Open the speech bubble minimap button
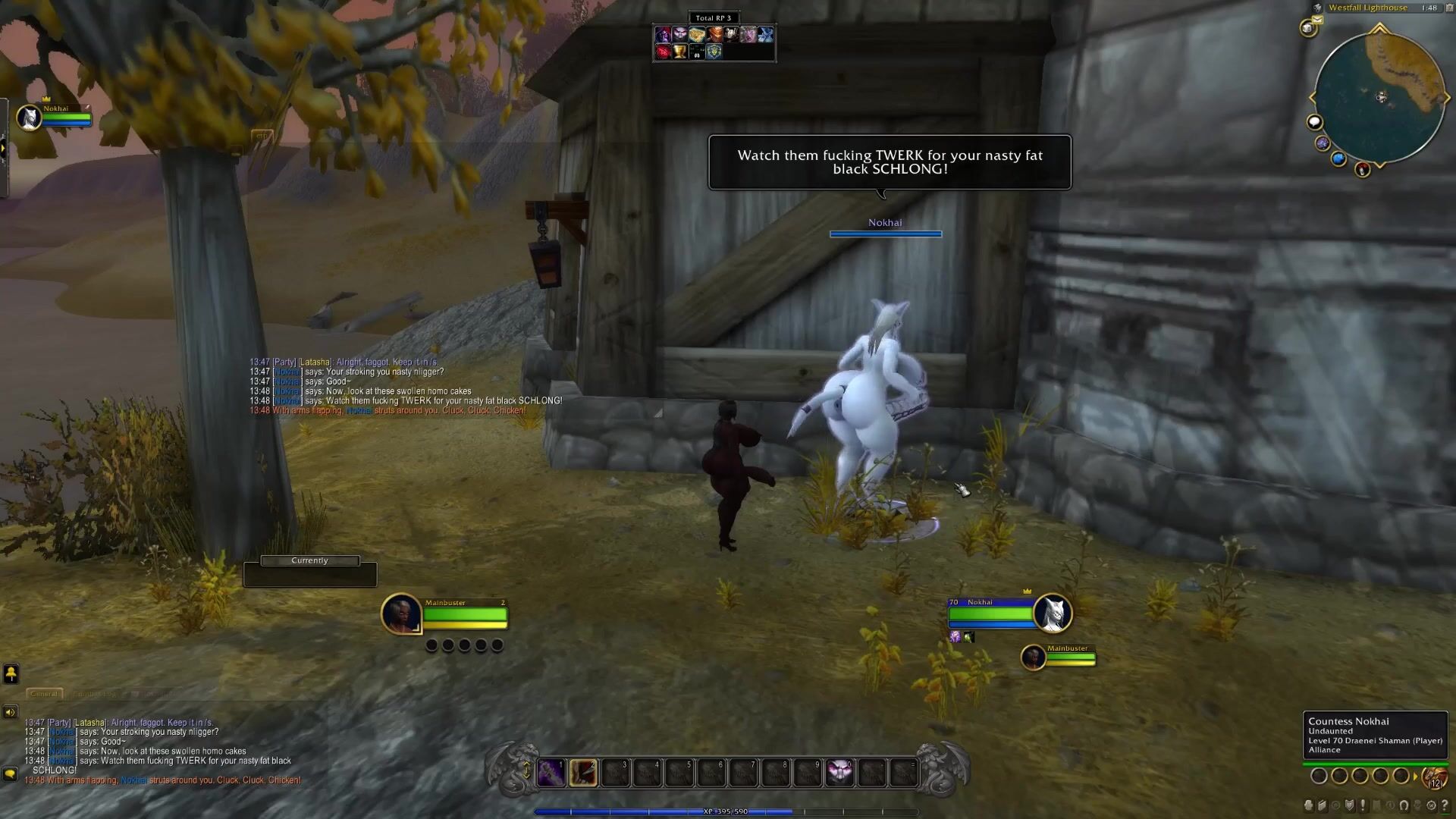1456x819 pixels. (x=1314, y=122)
